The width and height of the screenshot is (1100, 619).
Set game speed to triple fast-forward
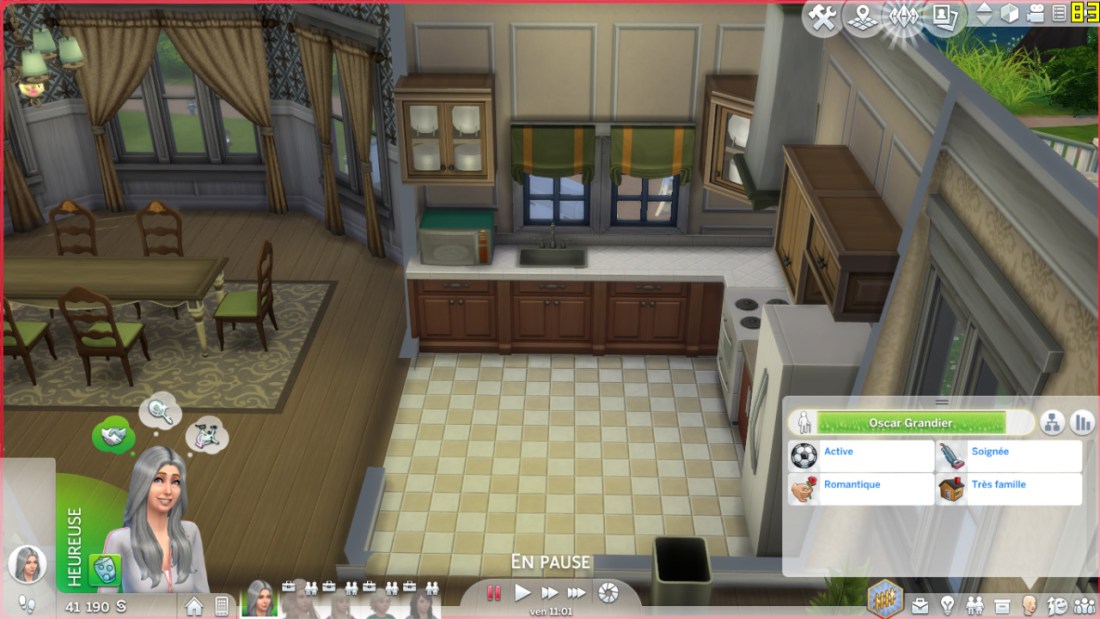coord(577,593)
